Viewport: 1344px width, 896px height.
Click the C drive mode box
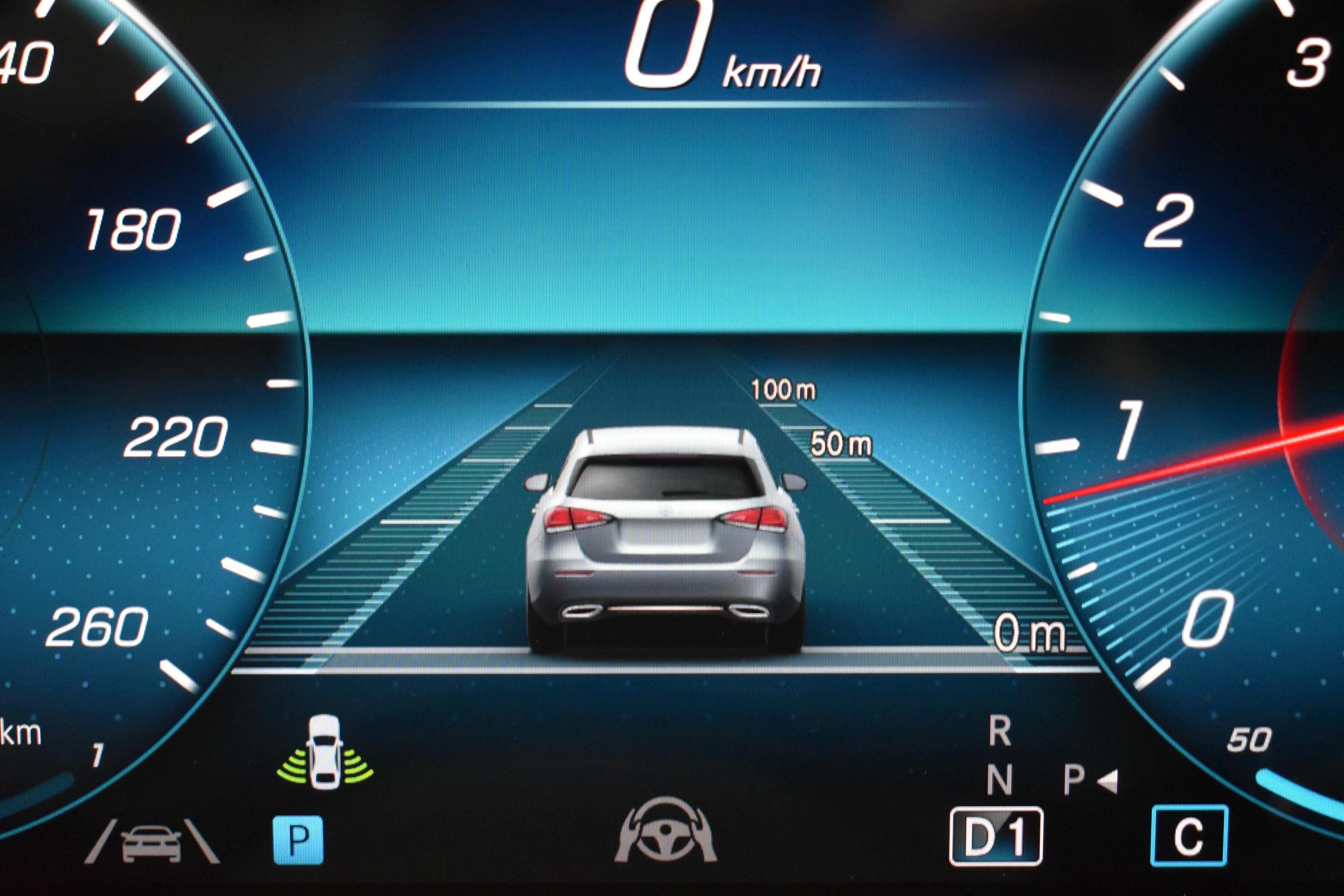point(1189,836)
